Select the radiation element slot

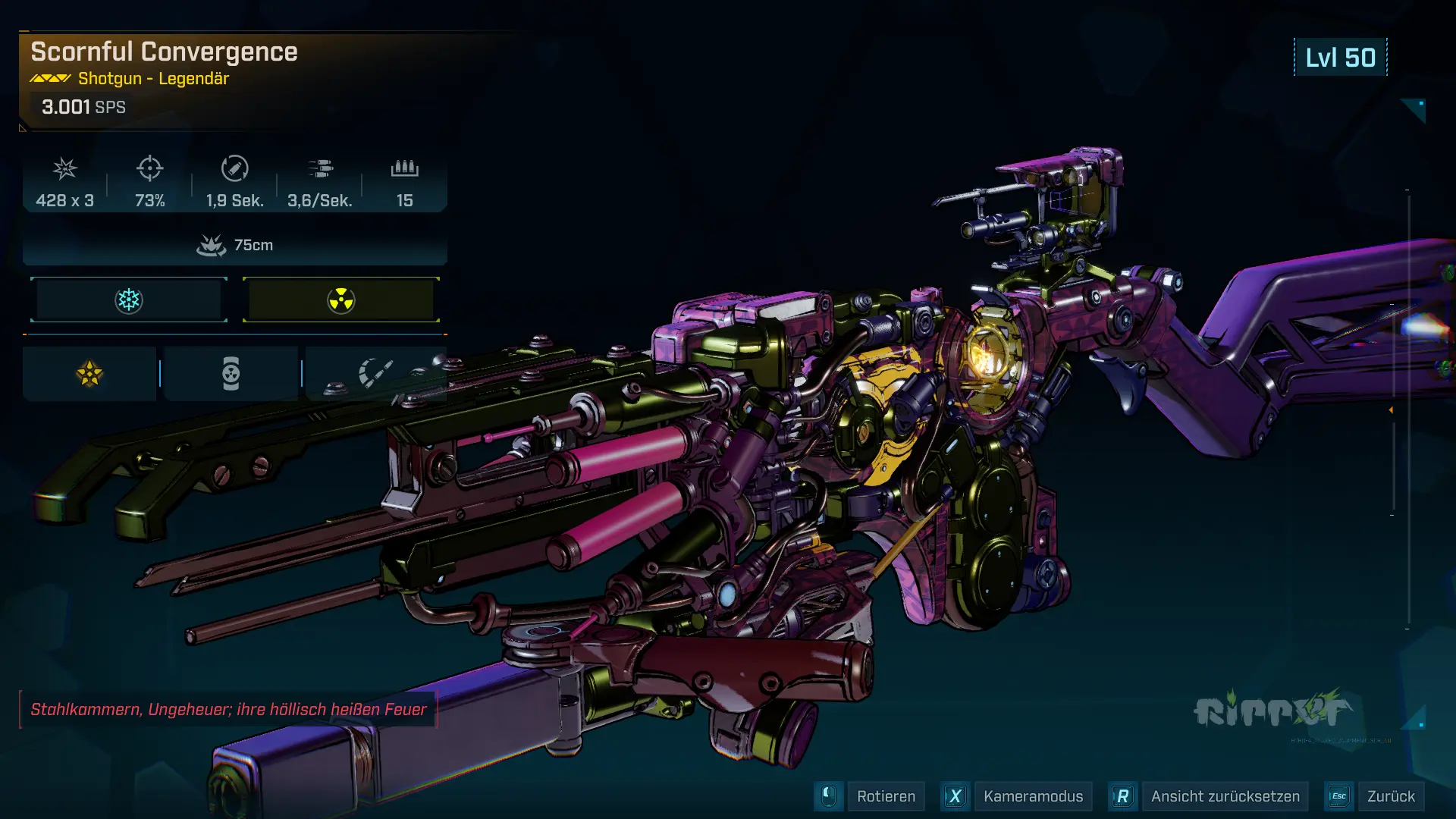tap(341, 300)
